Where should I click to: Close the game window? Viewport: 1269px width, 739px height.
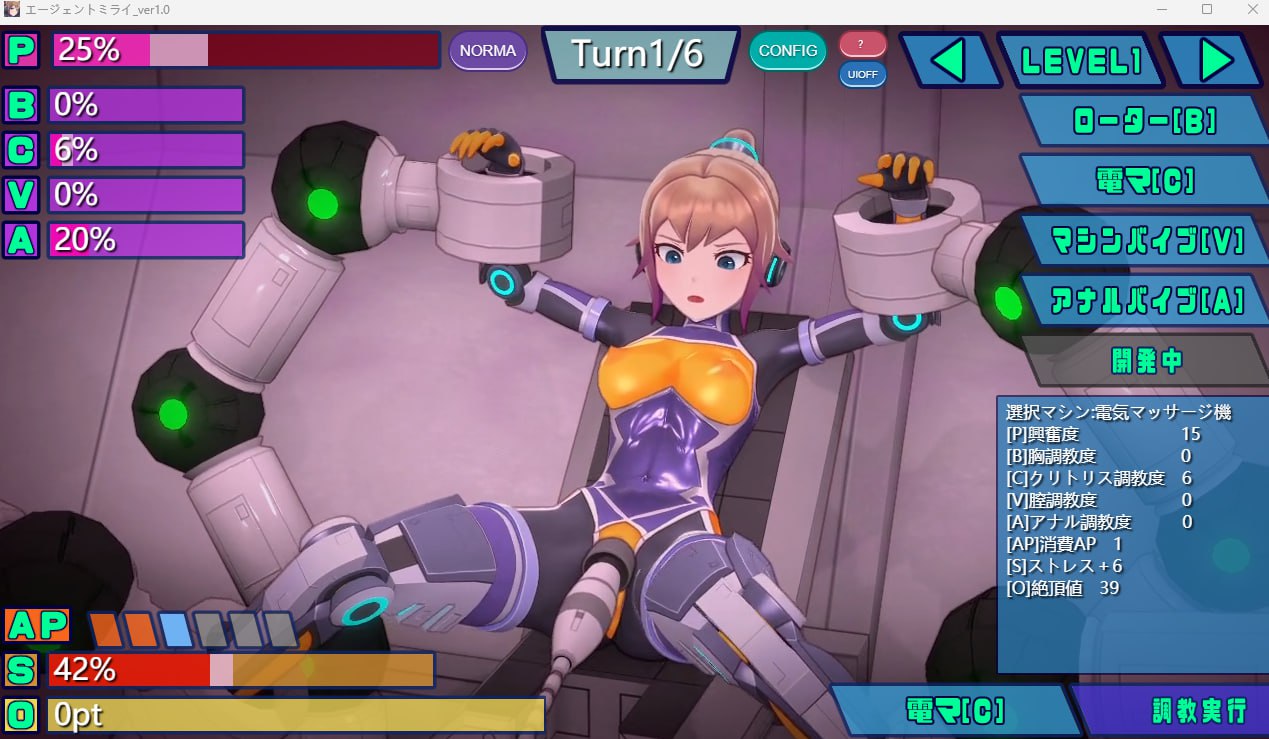(1251, 9)
